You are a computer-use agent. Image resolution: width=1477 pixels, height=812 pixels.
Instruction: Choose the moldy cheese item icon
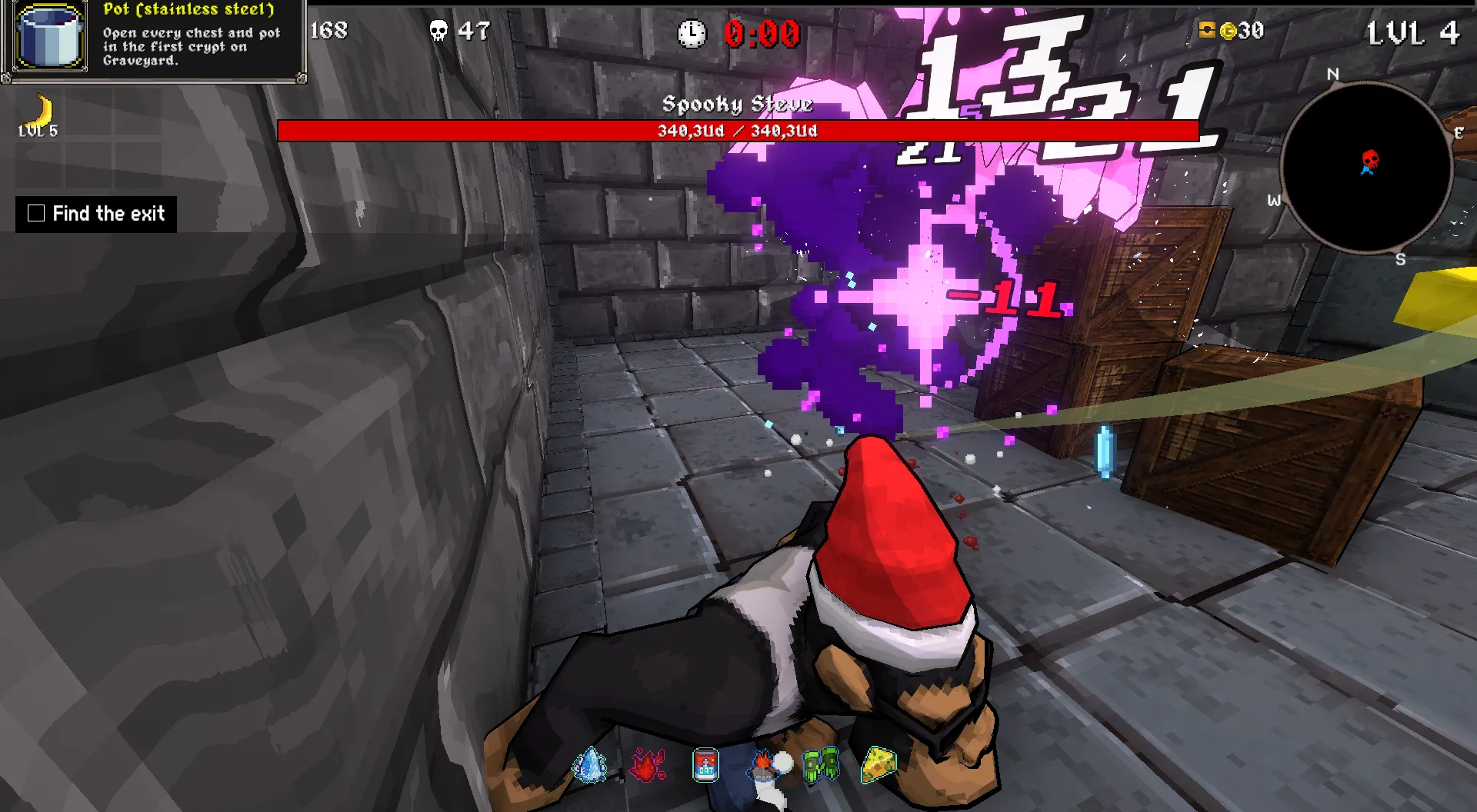point(879,765)
